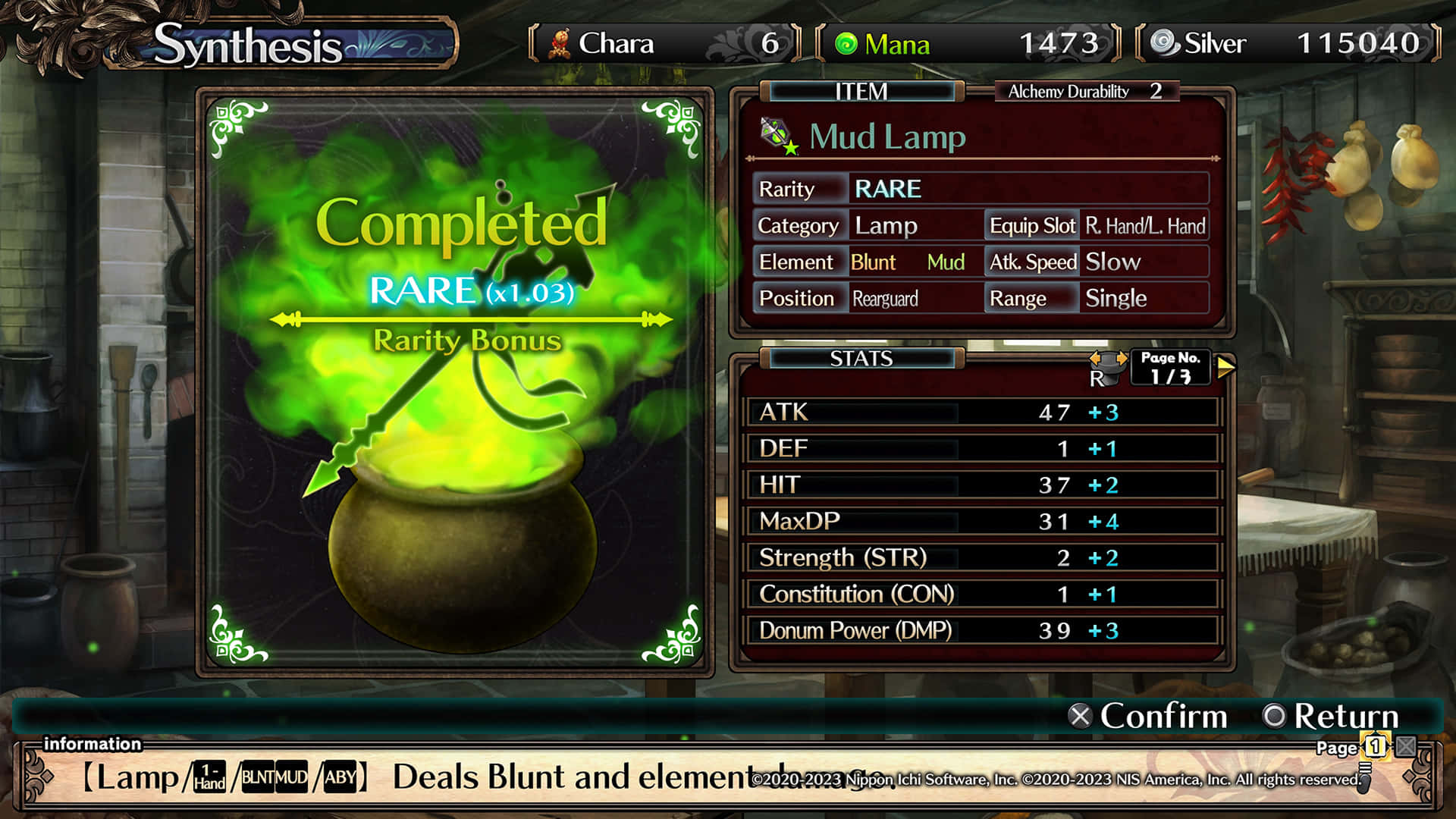Confirm the completed synthesis
The height and width of the screenshot is (819, 1456).
click(x=1147, y=716)
